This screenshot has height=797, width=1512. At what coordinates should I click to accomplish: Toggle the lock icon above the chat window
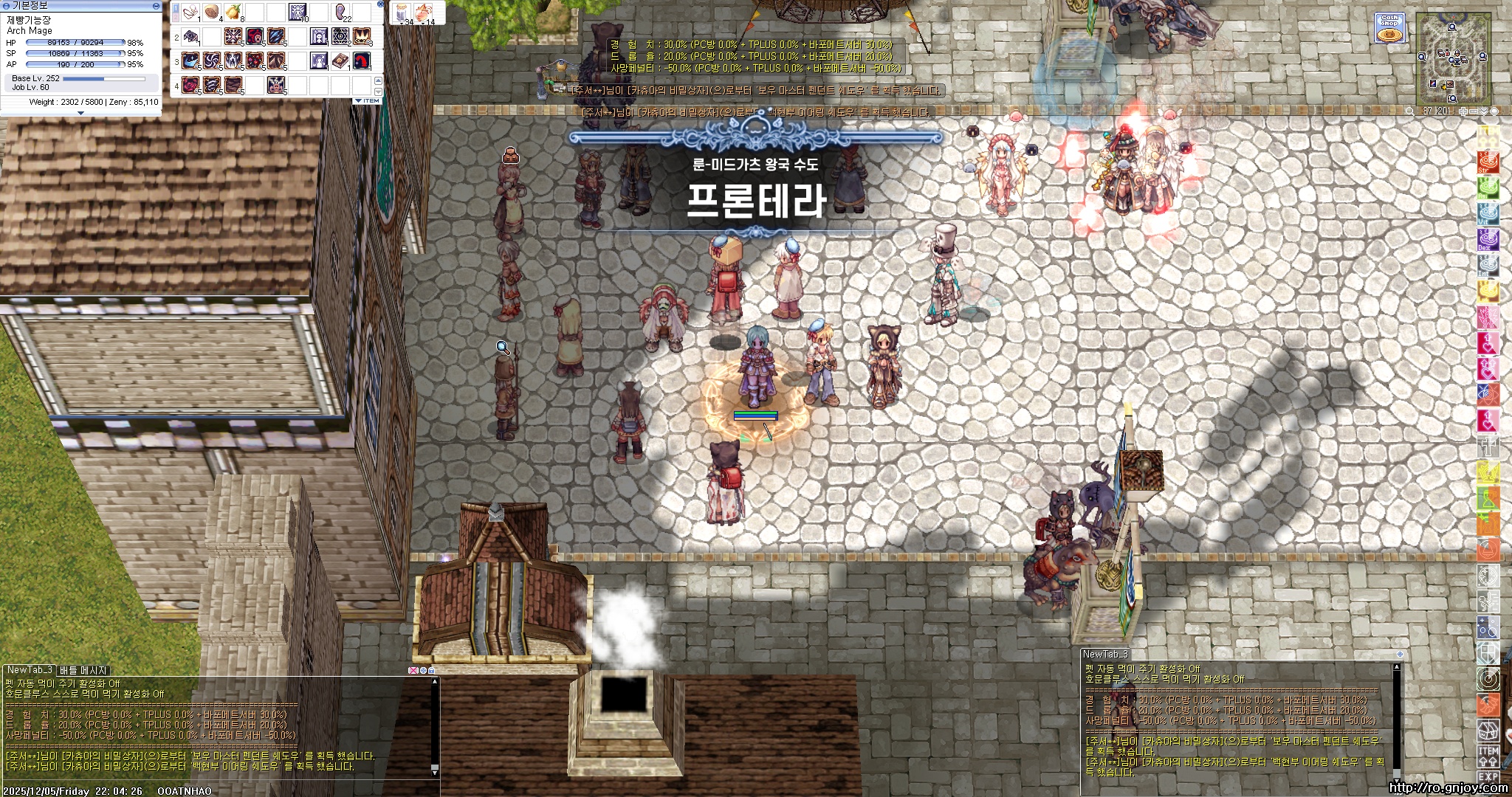click(433, 671)
